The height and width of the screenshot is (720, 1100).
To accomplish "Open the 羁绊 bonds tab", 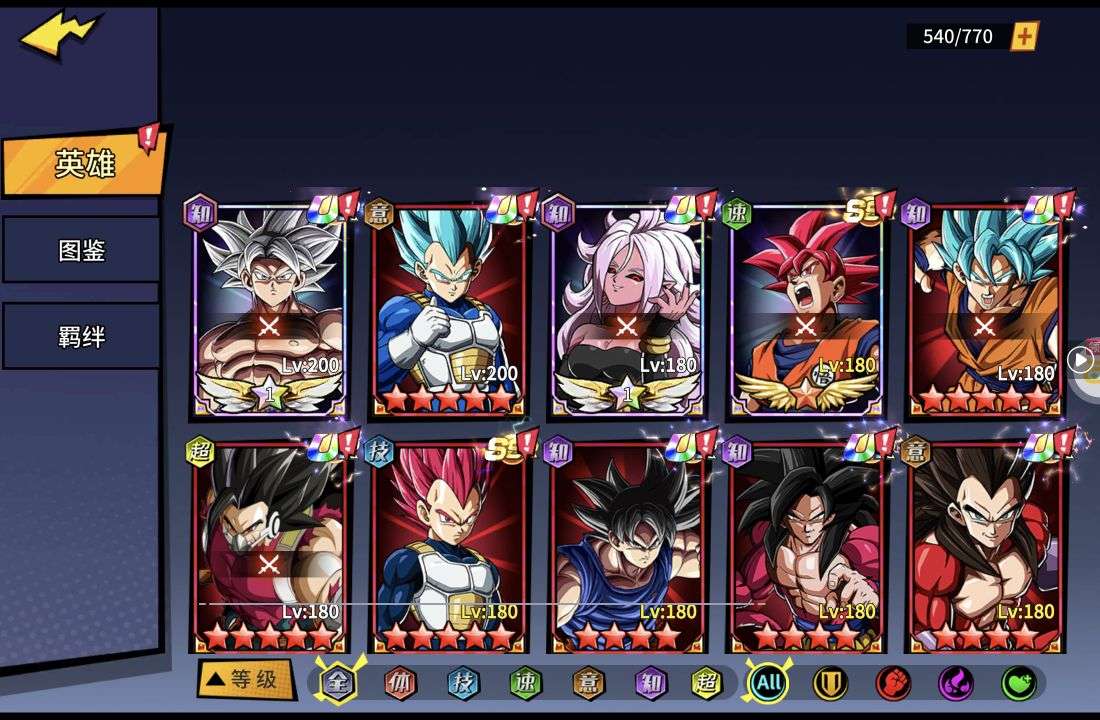I will (80, 336).
